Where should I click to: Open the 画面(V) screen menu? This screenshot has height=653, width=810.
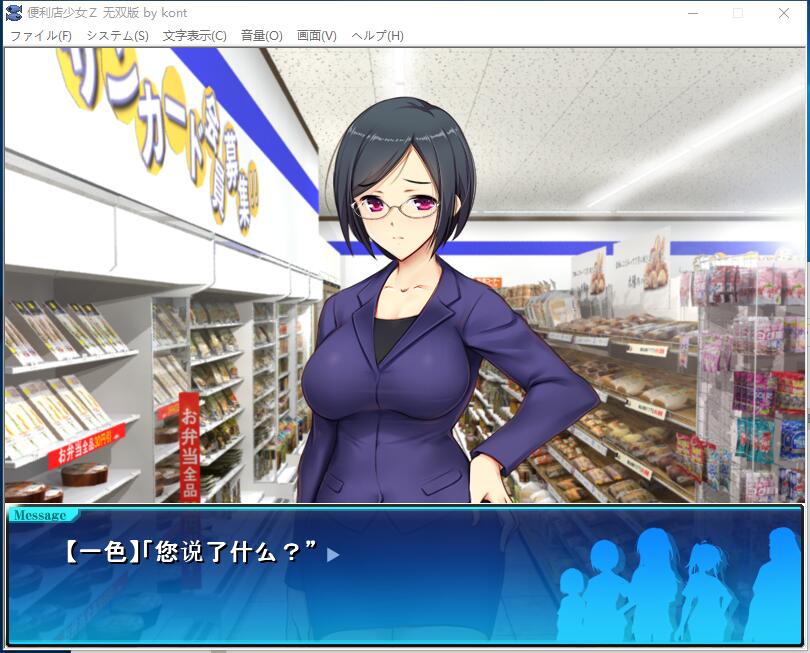(x=316, y=36)
